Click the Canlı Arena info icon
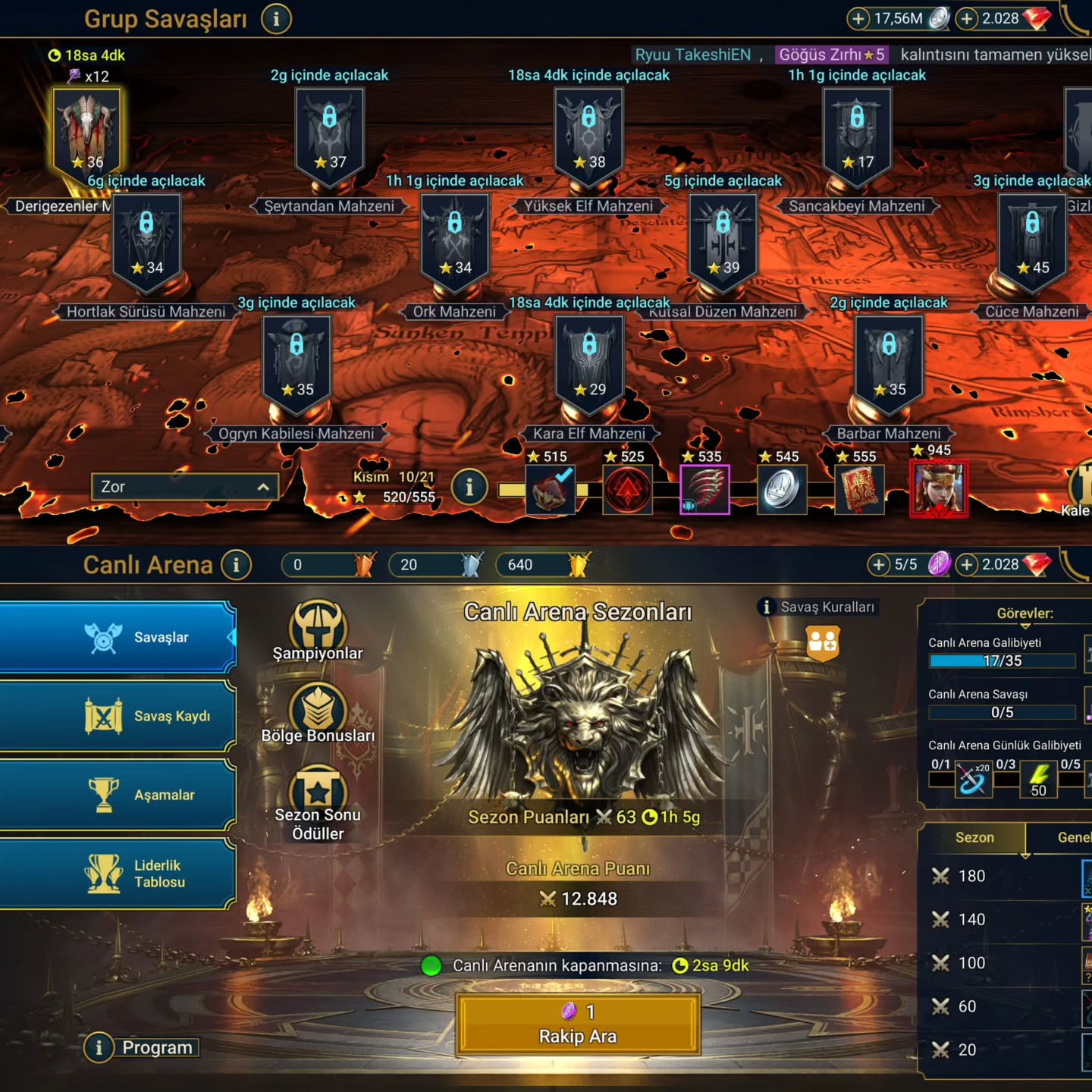 (x=237, y=565)
